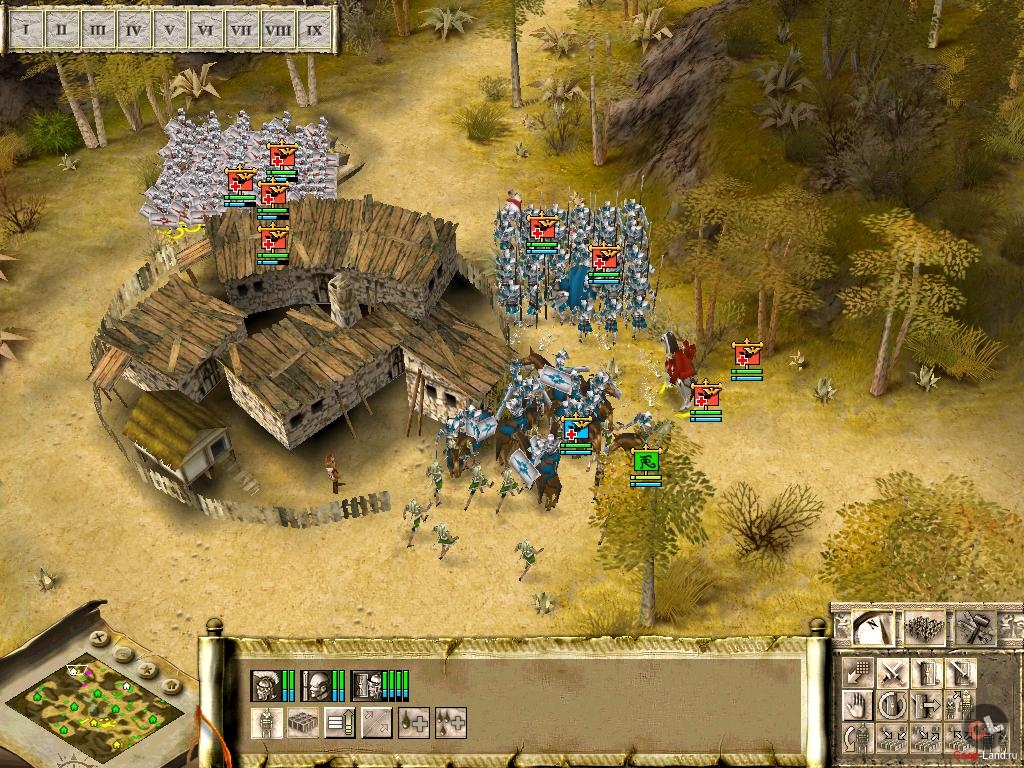Click the block formation icon
The width and height of the screenshot is (1024, 768).
click(x=302, y=722)
